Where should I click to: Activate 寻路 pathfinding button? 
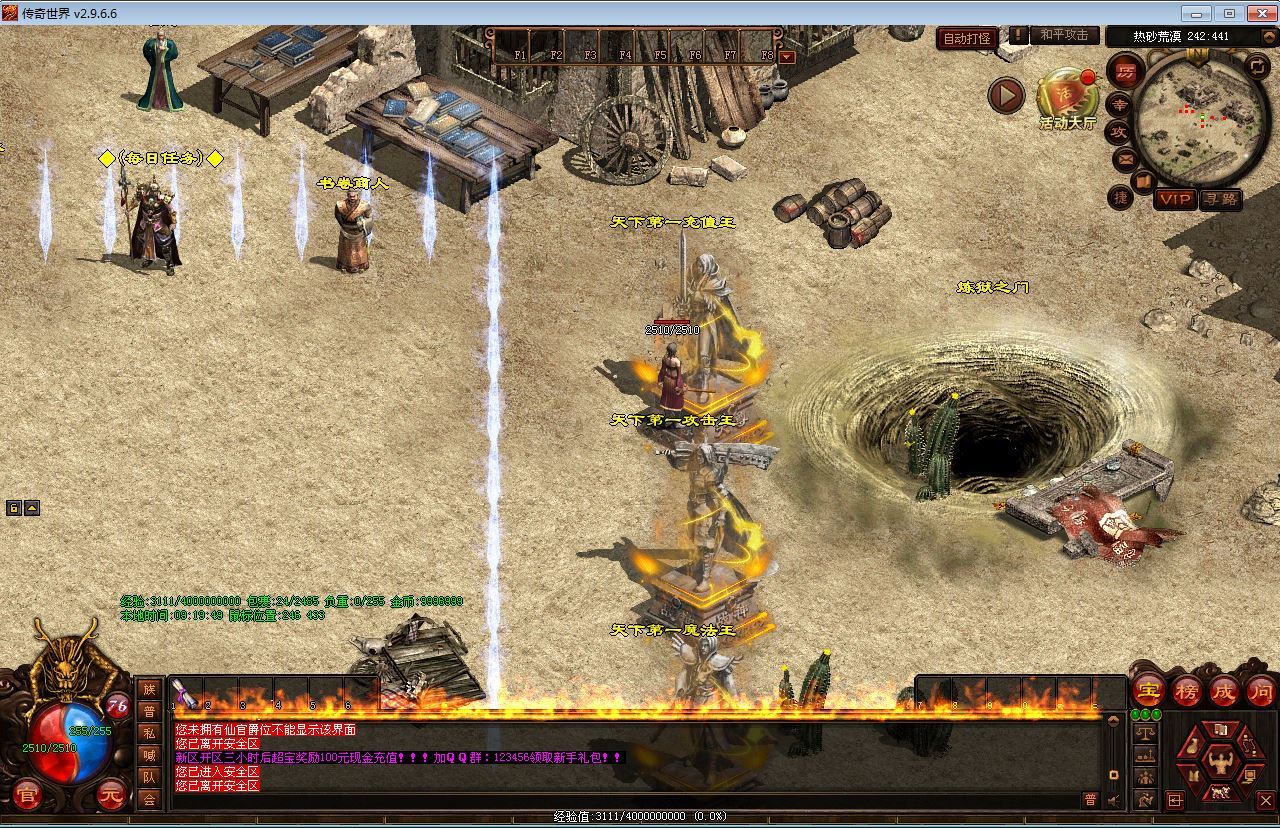point(1220,199)
